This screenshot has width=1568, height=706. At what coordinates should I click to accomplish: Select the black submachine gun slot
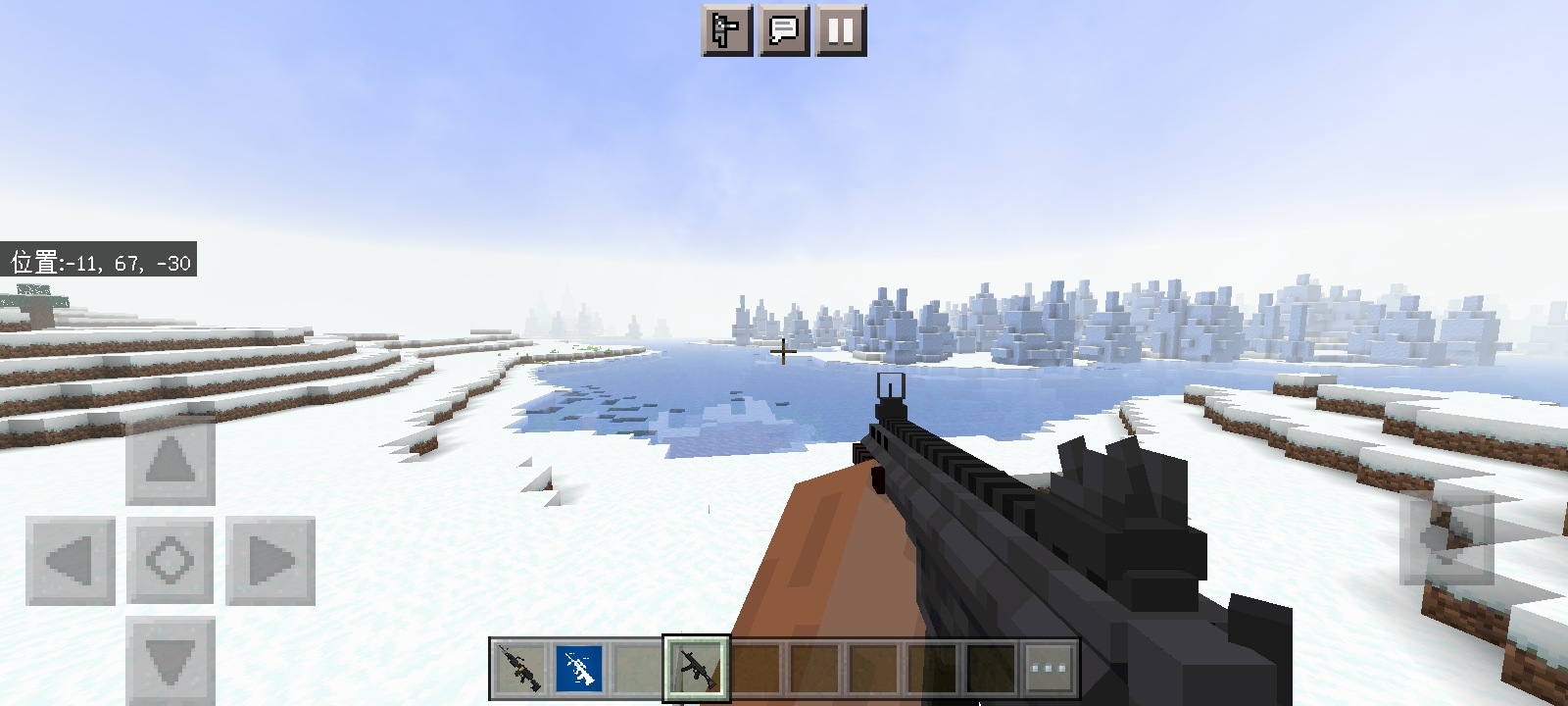coord(697,669)
